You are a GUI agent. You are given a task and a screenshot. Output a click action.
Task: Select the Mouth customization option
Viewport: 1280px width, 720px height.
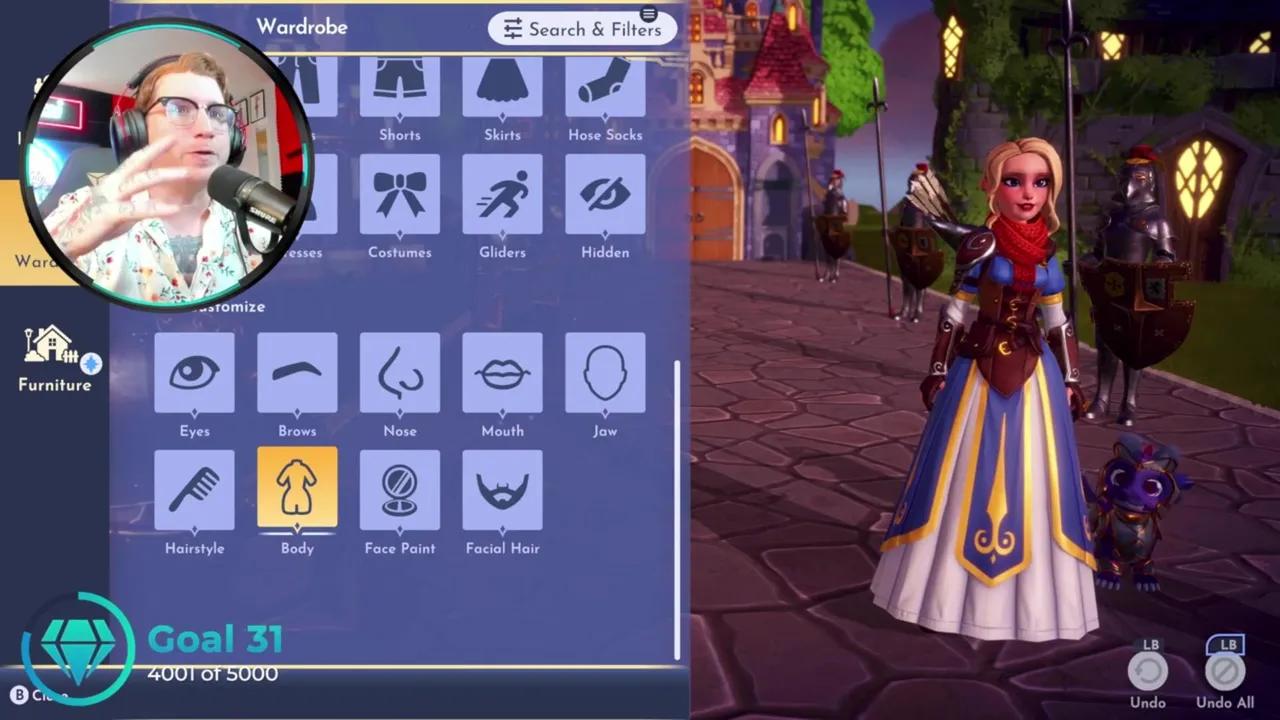coord(503,375)
